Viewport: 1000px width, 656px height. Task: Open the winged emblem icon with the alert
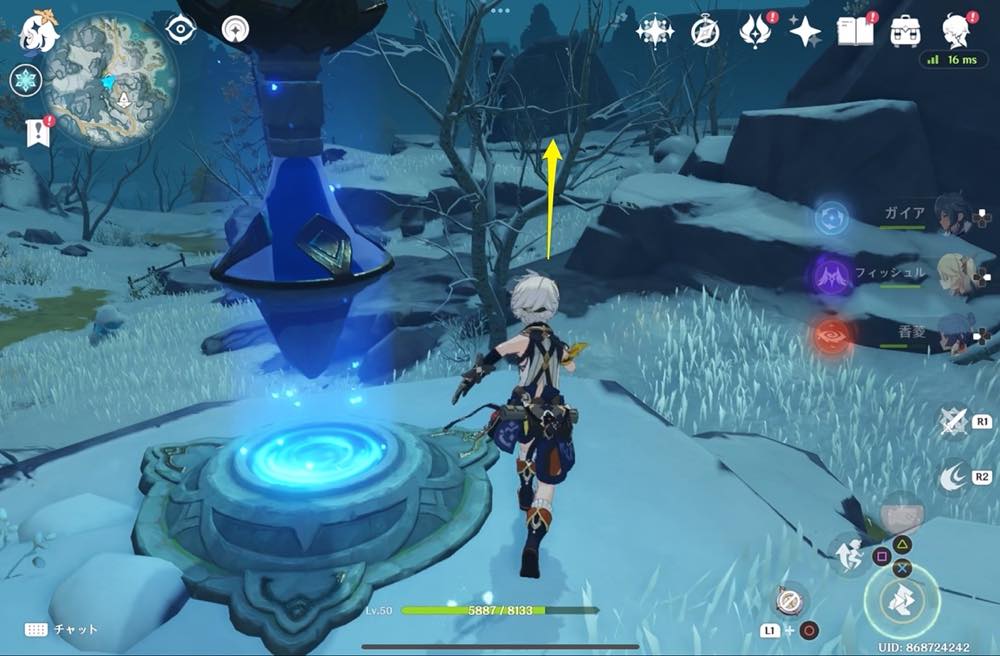pyautogui.click(x=754, y=31)
